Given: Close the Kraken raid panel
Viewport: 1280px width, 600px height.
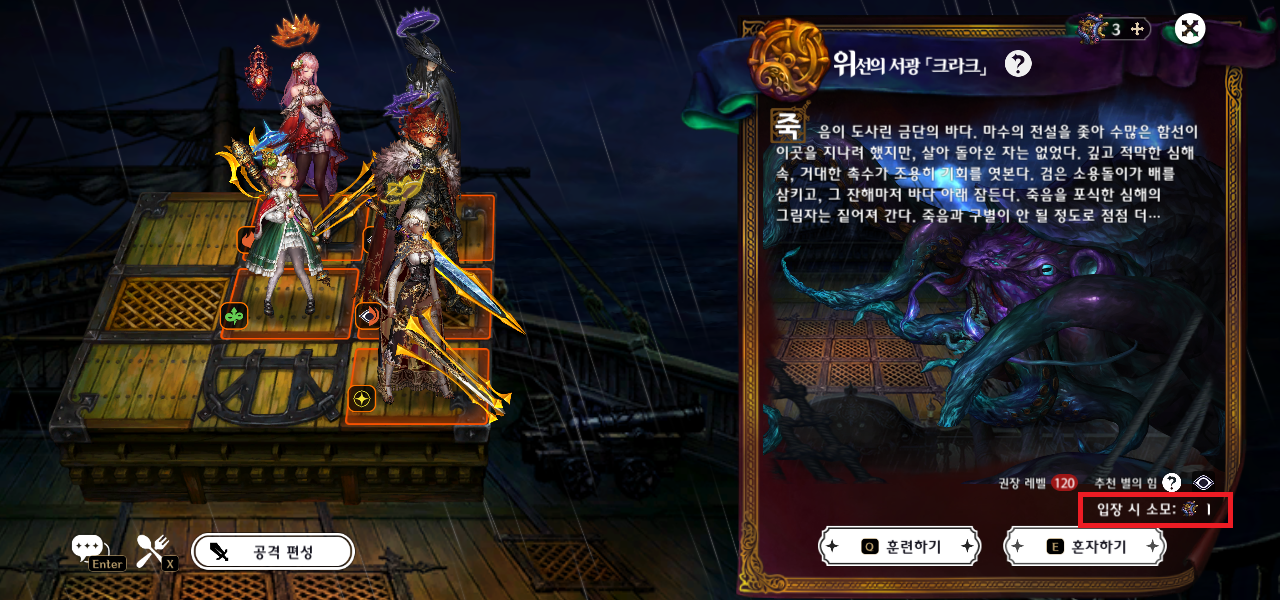Looking at the screenshot, I should (x=1190, y=28).
